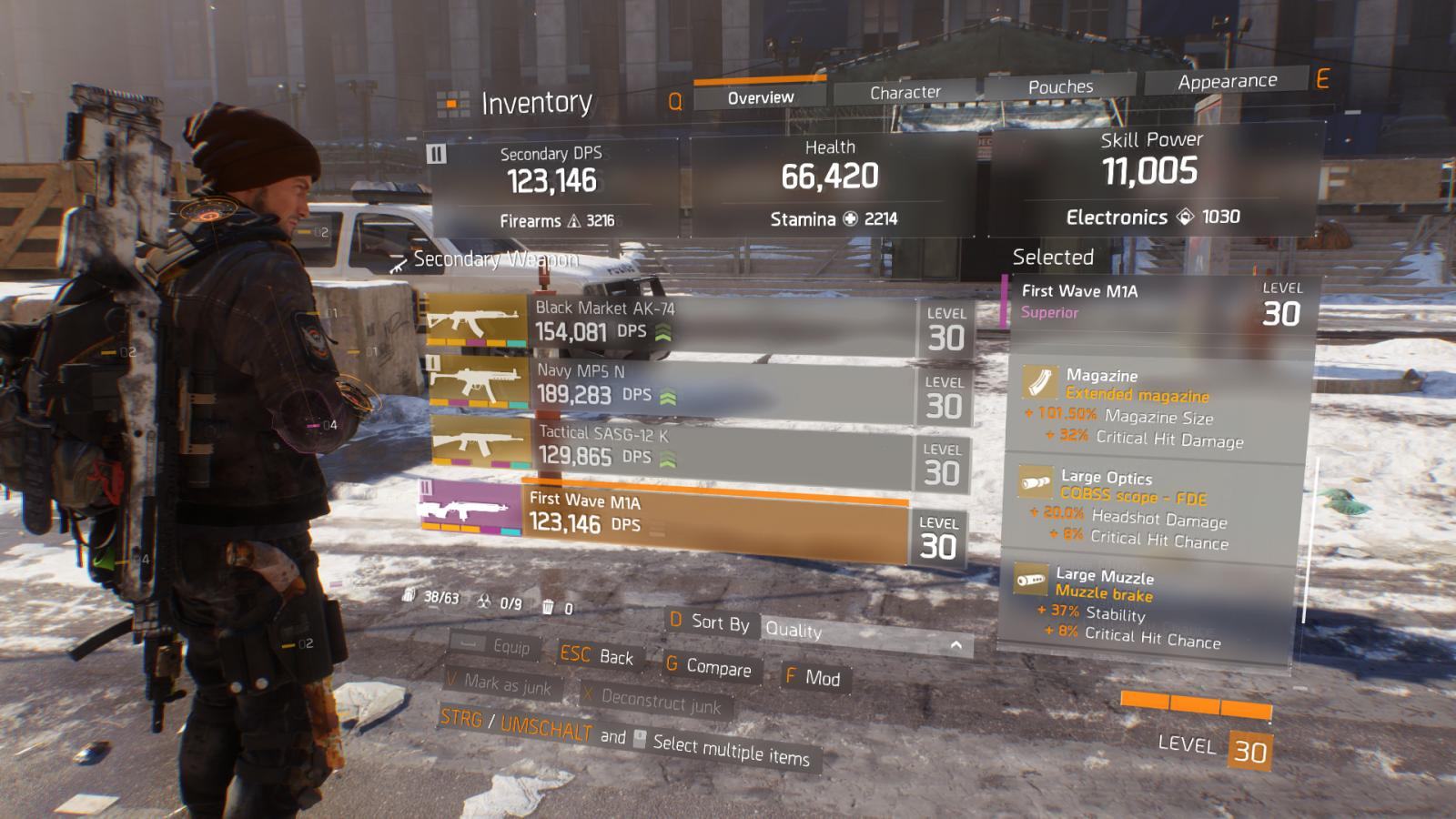The width and height of the screenshot is (1456, 819).
Task: Equip the selected weapon
Action: tap(496, 645)
